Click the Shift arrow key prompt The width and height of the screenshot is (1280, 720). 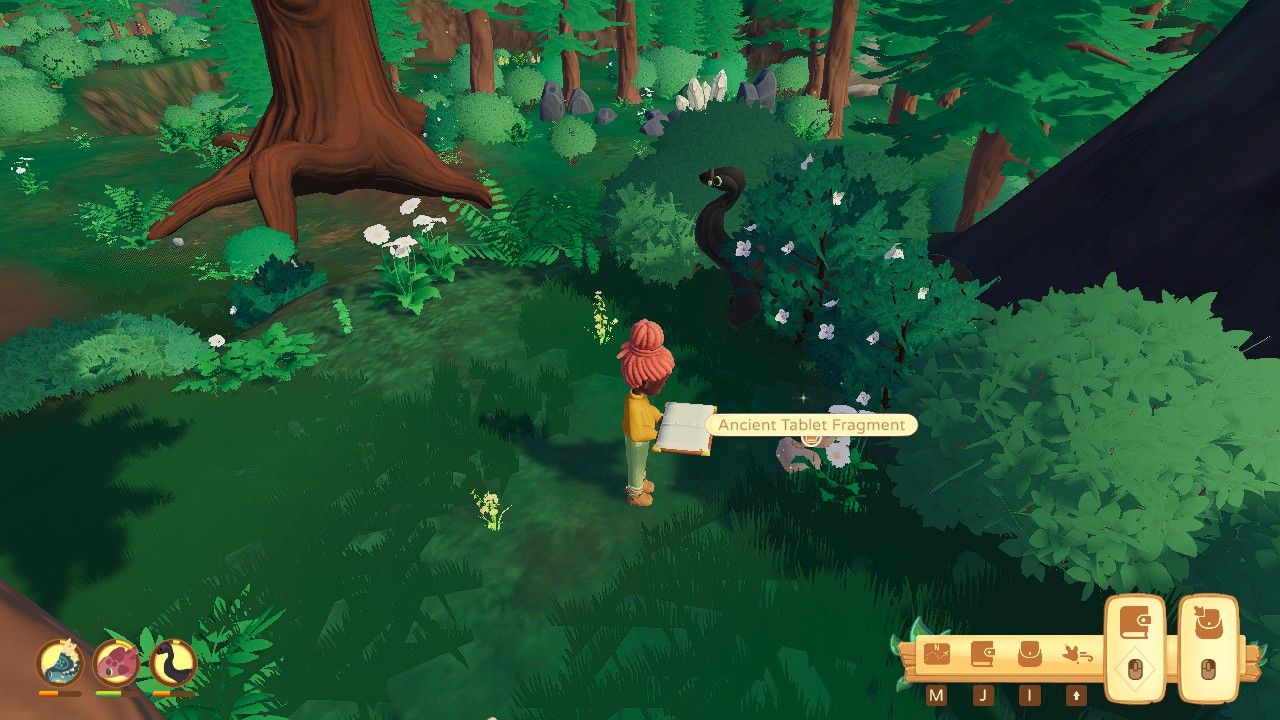tap(1076, 693)
